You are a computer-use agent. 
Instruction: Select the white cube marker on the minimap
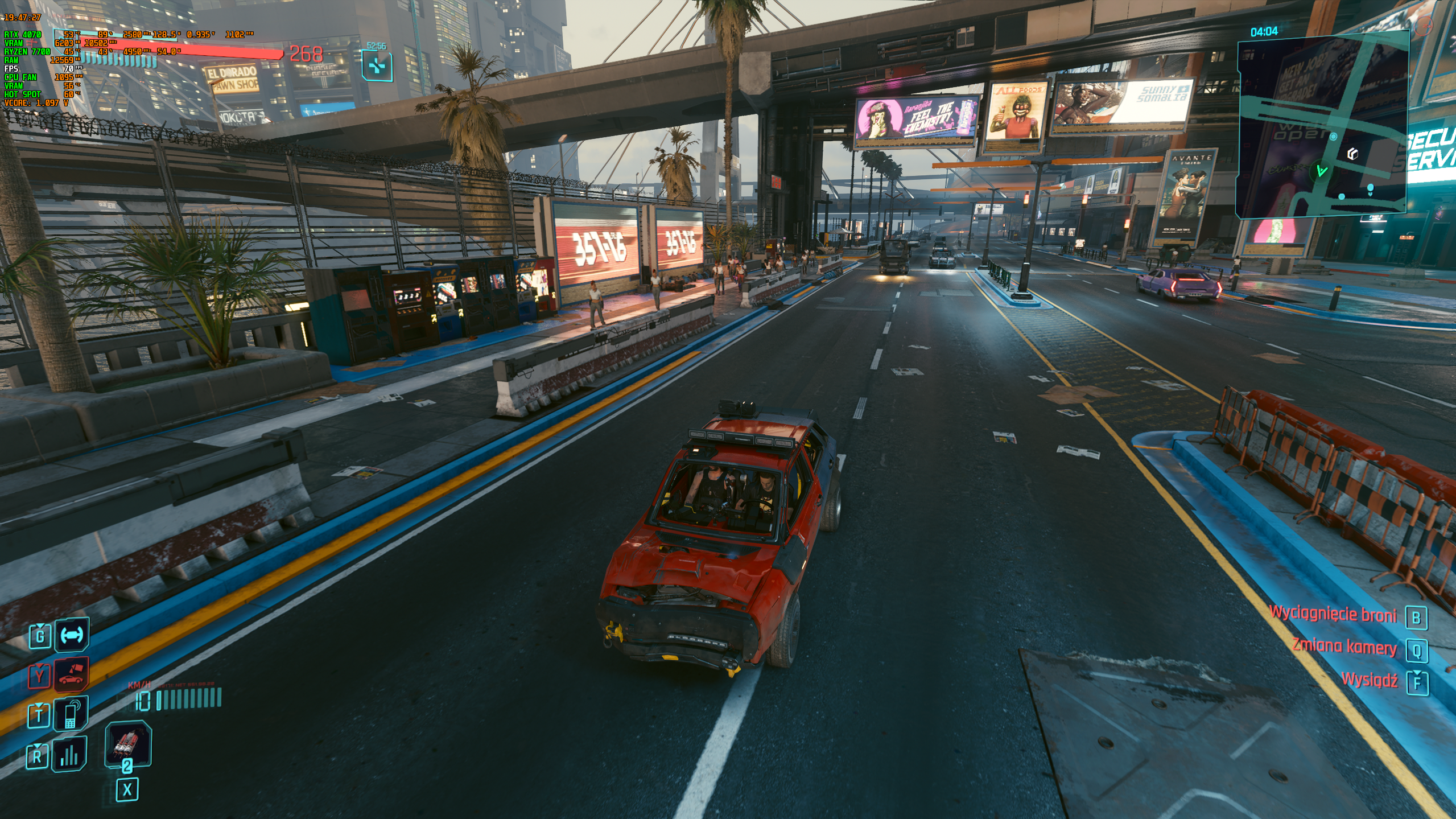pos(1353,154)
